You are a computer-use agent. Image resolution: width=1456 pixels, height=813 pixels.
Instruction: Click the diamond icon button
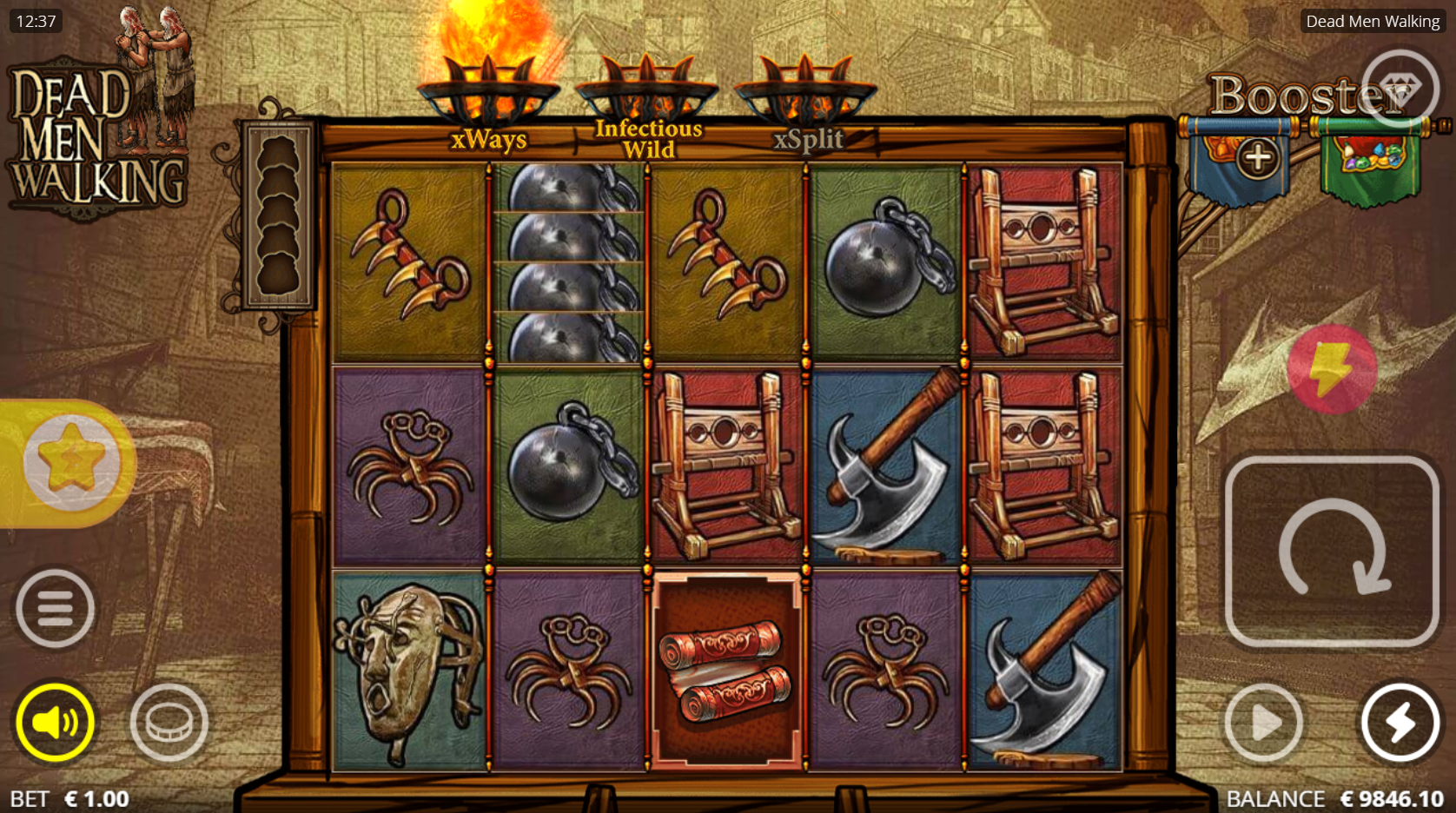(1399, 89)
